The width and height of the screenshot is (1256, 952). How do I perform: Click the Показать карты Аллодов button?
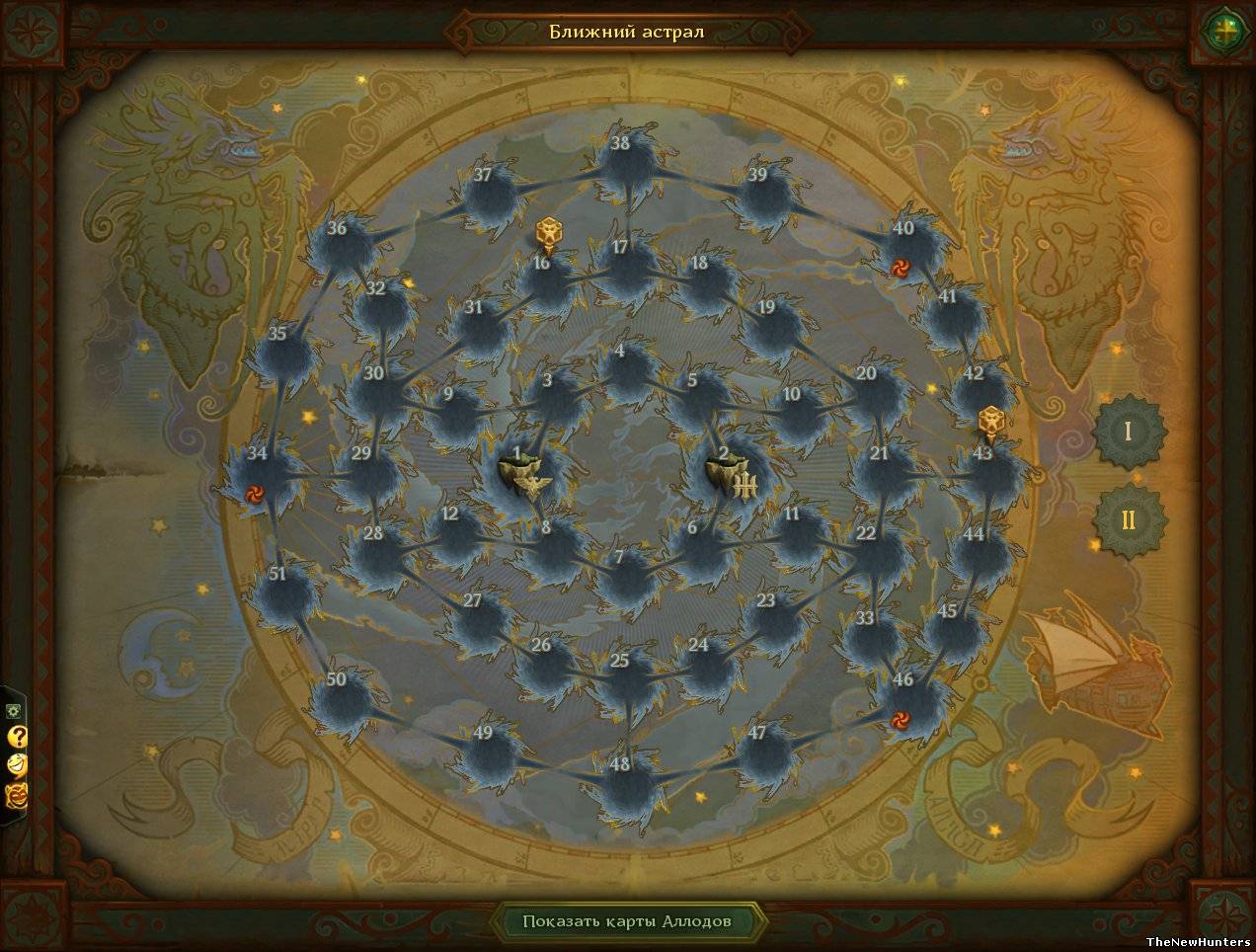pos(627,921)
